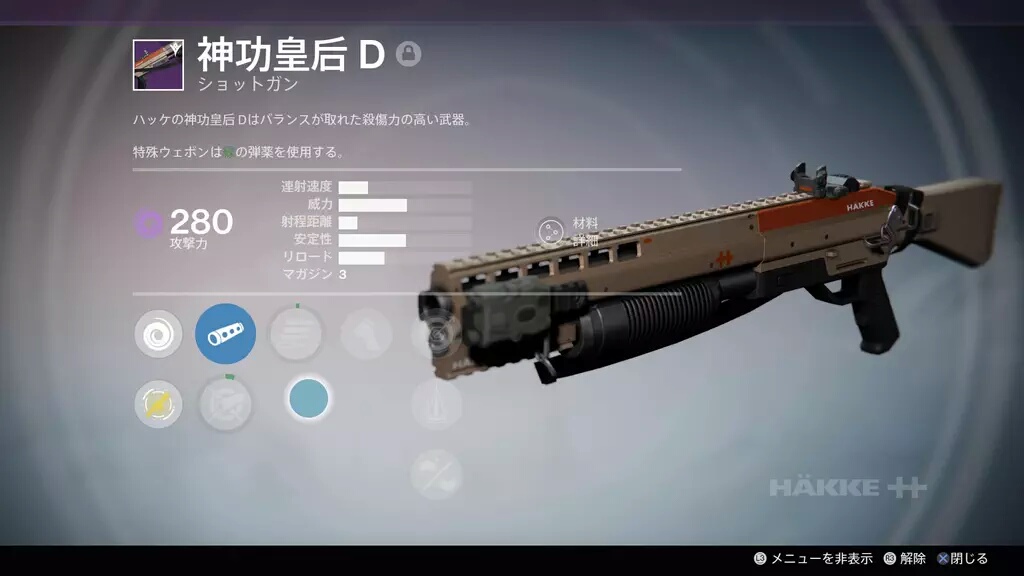
Task: Select the locked crossed-out perk with green marker
Action: [225, 404]
